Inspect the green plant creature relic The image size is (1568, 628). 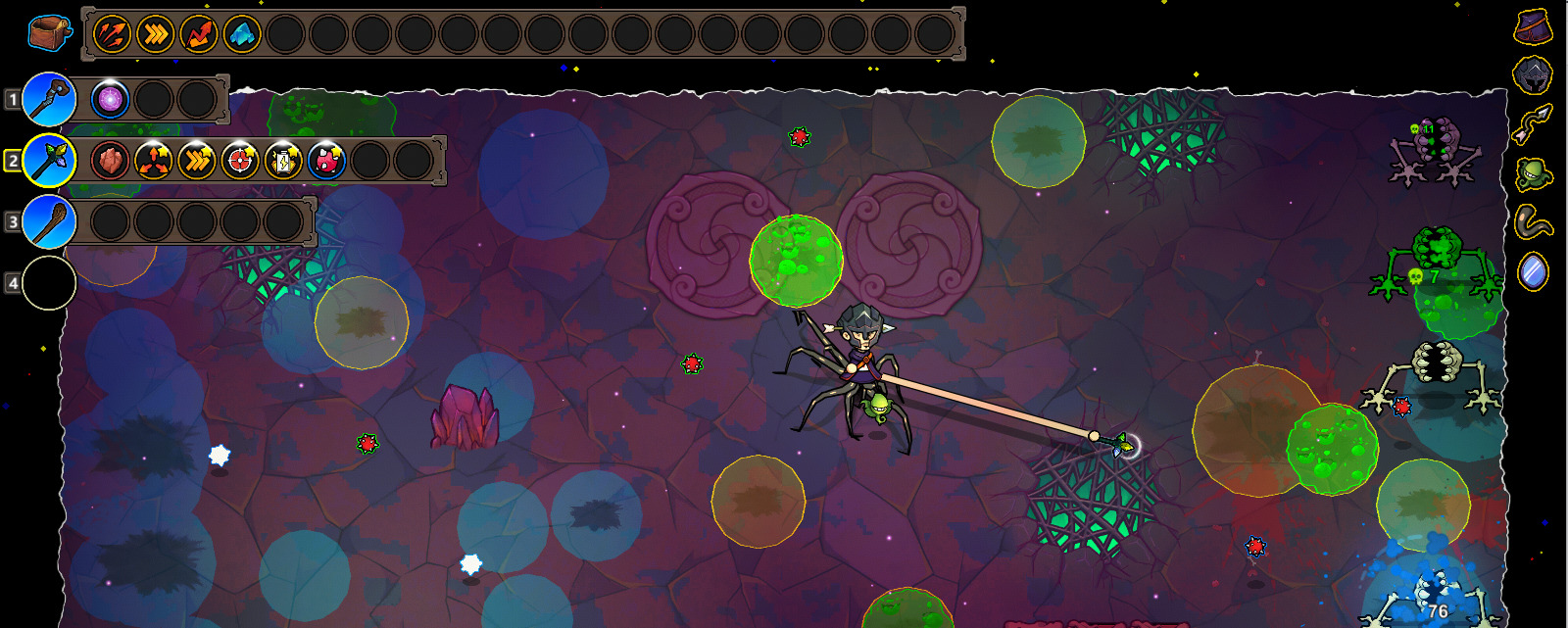tap(1534, 174)
